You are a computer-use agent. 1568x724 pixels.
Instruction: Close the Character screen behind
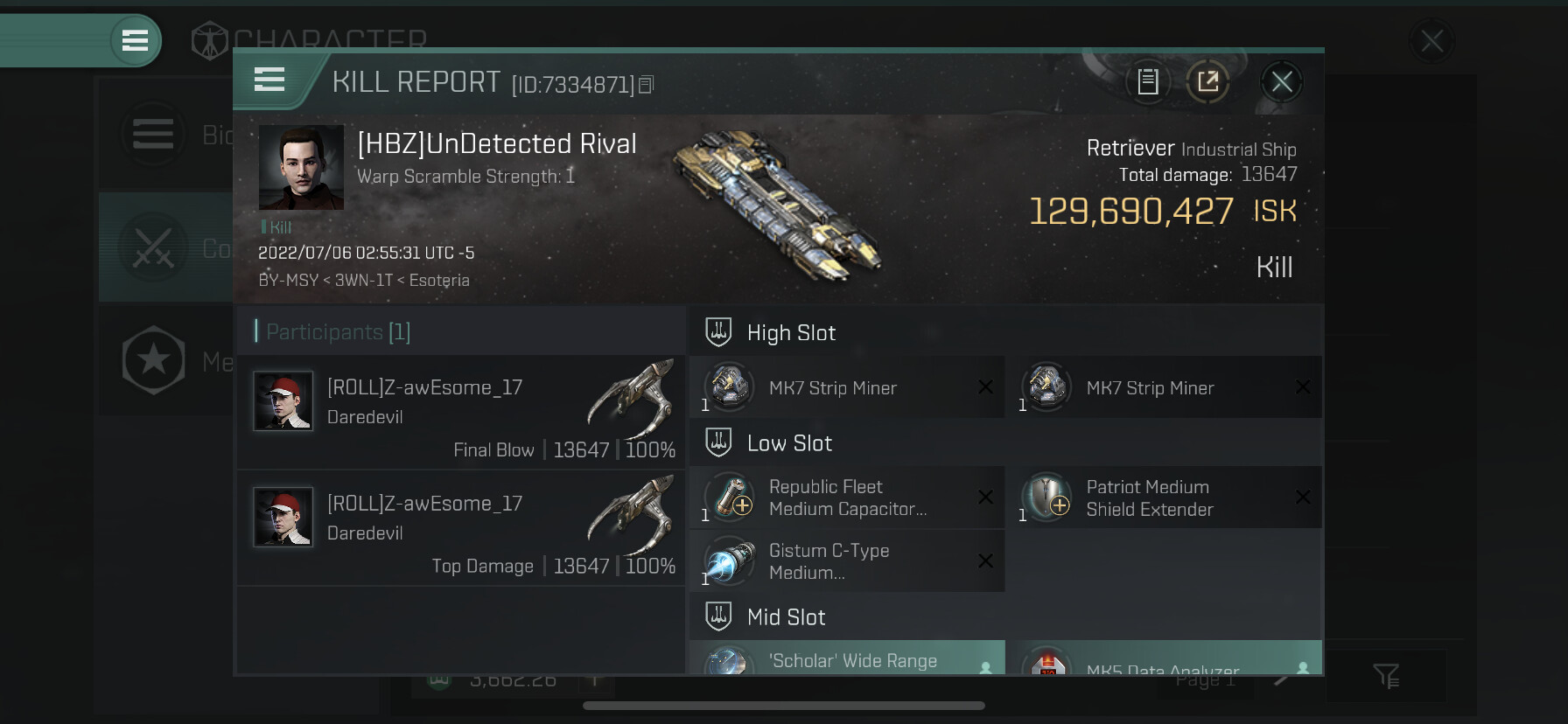[x=1432, y=41]
